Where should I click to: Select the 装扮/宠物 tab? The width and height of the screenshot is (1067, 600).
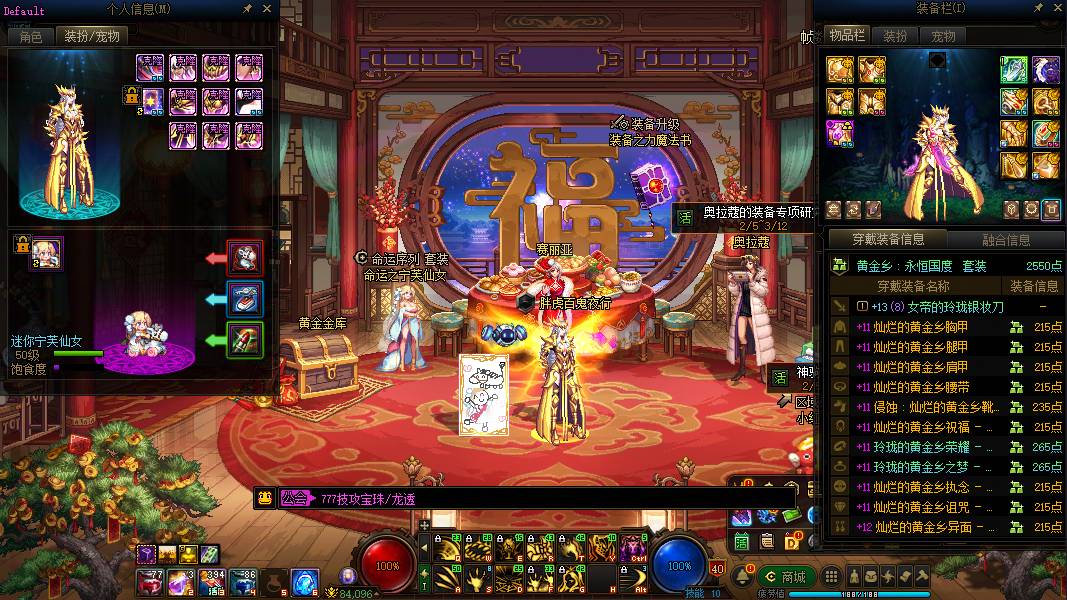coord(92,36)
